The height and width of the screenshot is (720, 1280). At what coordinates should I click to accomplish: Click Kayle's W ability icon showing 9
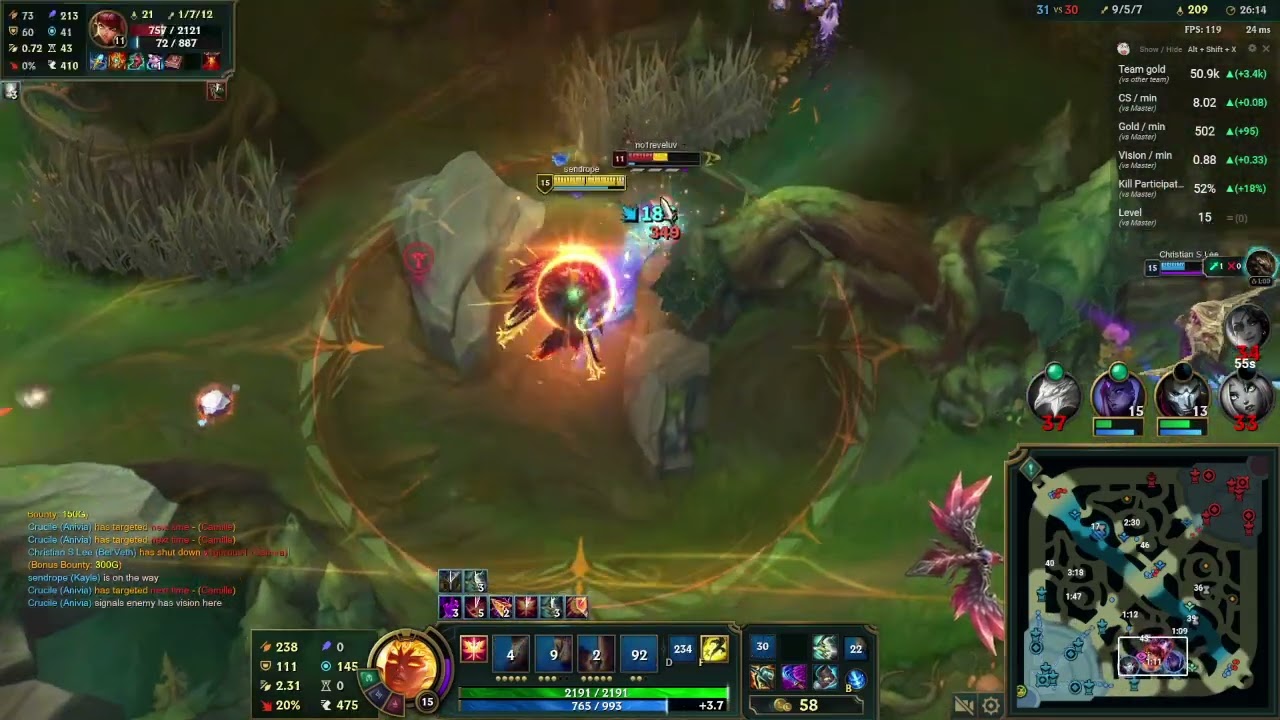552,653
